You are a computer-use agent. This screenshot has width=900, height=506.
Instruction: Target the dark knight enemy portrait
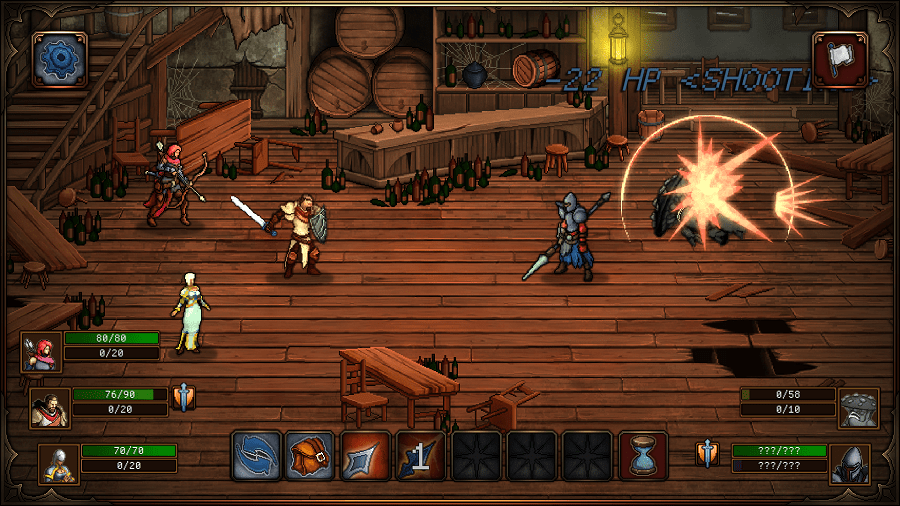coord(850,463)
